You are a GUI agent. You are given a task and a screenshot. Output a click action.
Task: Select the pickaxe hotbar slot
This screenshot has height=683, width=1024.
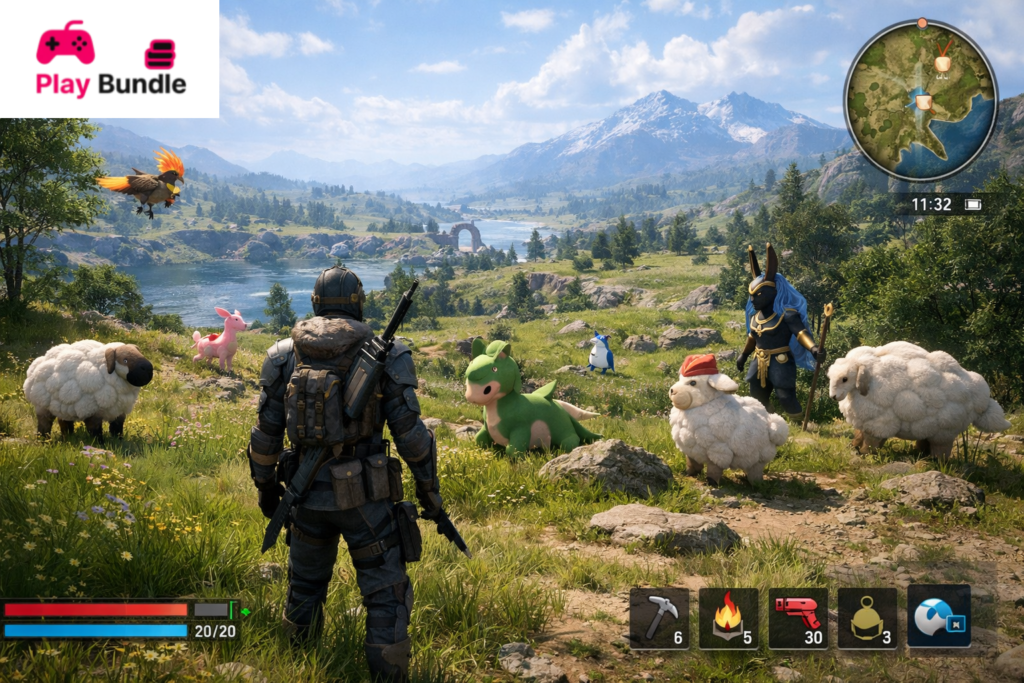(x=659, y=617)
